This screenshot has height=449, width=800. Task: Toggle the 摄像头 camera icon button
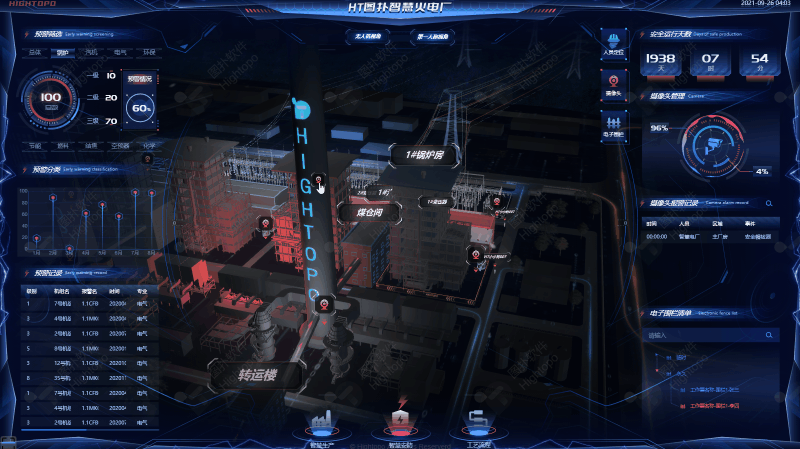[613, 81]
